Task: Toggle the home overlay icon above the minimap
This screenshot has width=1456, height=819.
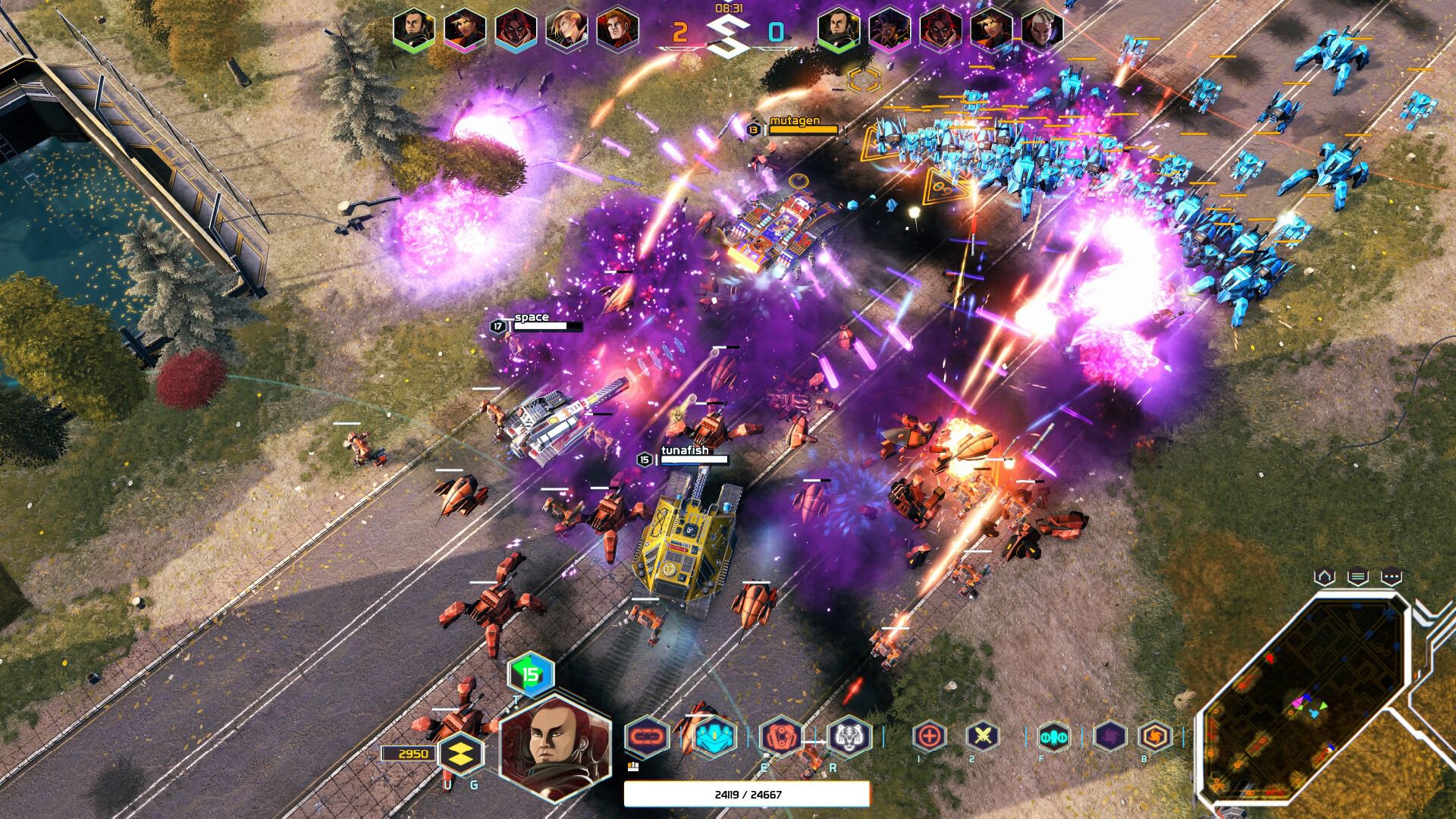Action: click(x=1324, y=576)
